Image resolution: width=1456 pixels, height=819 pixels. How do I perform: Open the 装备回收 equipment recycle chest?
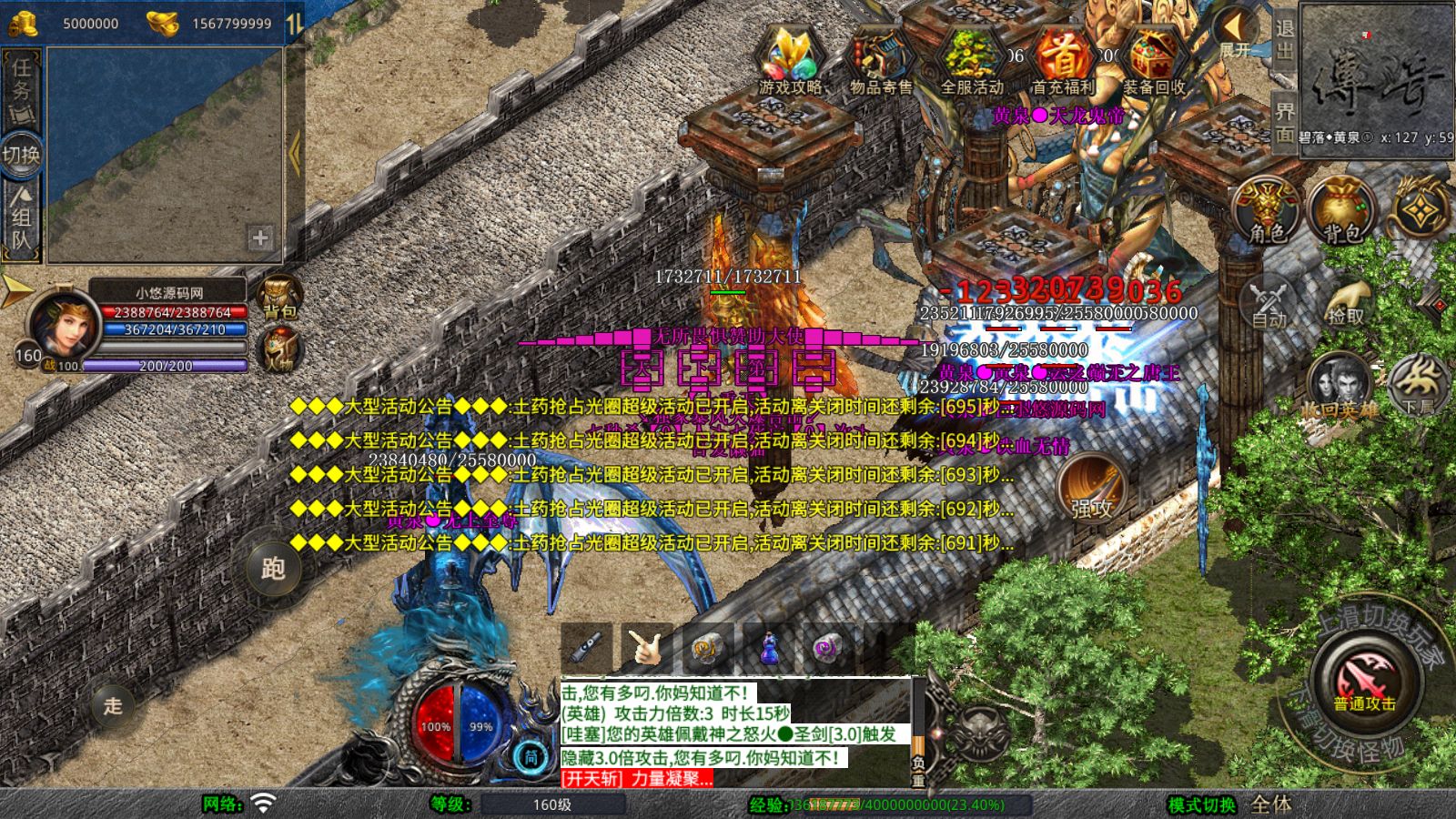(1153, 60)
